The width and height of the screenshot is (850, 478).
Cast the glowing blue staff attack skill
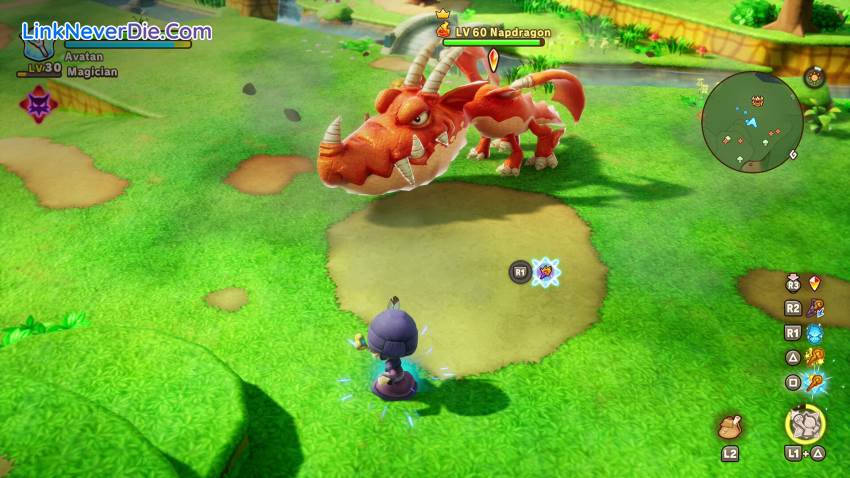[815, 382]
